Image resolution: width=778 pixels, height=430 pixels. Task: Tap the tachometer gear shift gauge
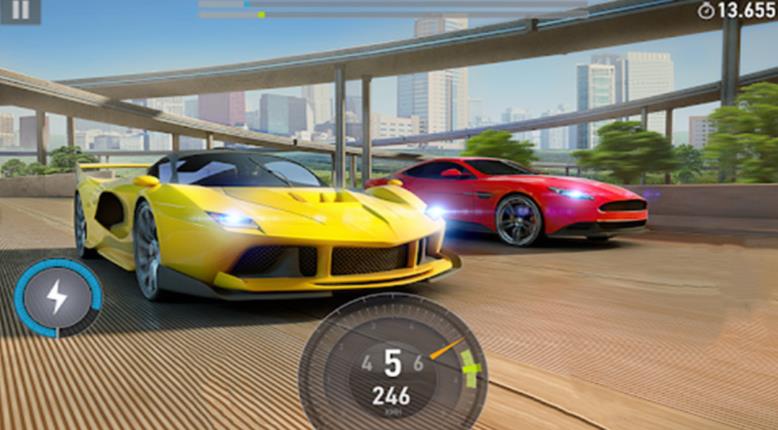[x=392, y=364]
